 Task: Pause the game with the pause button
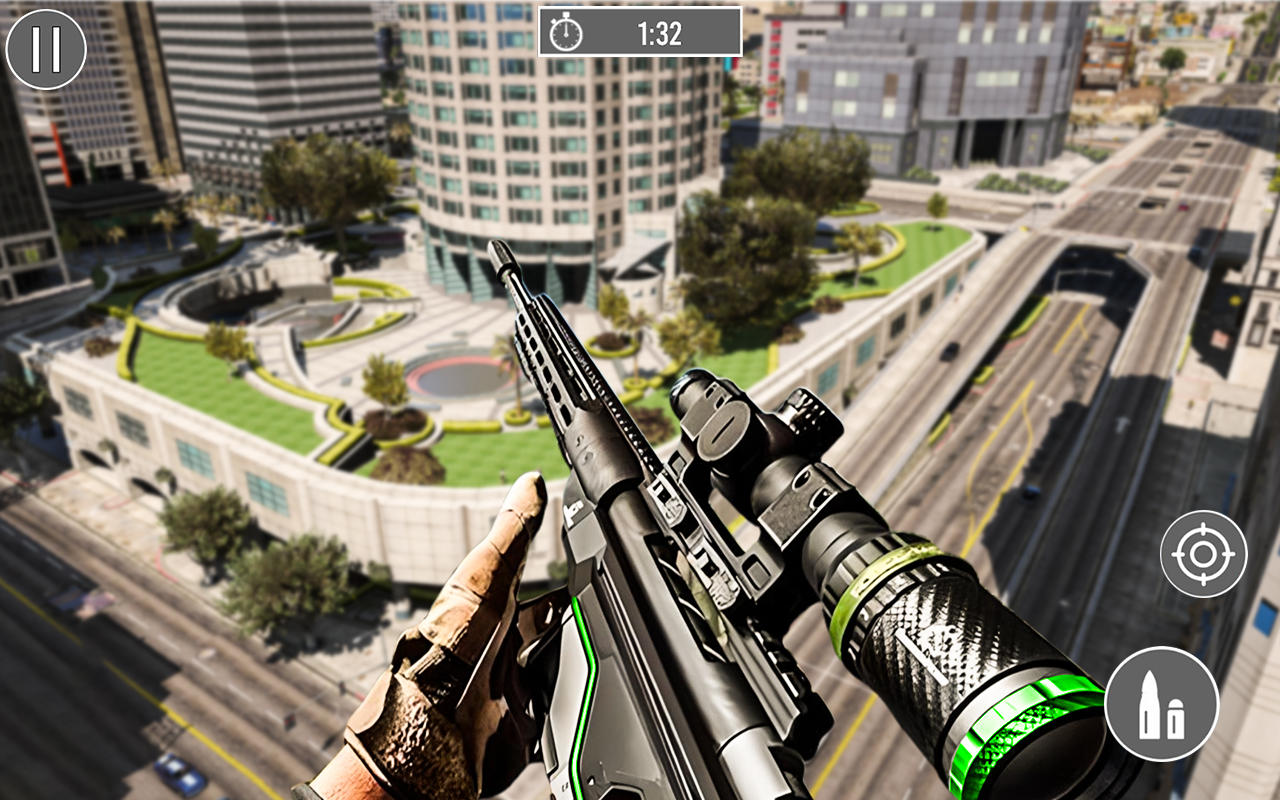click(46, 49)
